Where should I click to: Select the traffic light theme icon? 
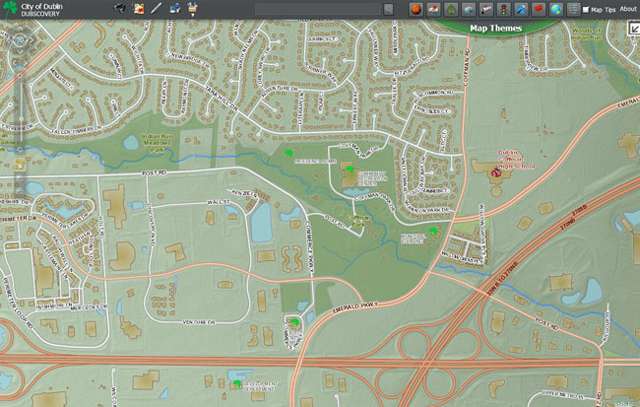click(x=504, y=9)
